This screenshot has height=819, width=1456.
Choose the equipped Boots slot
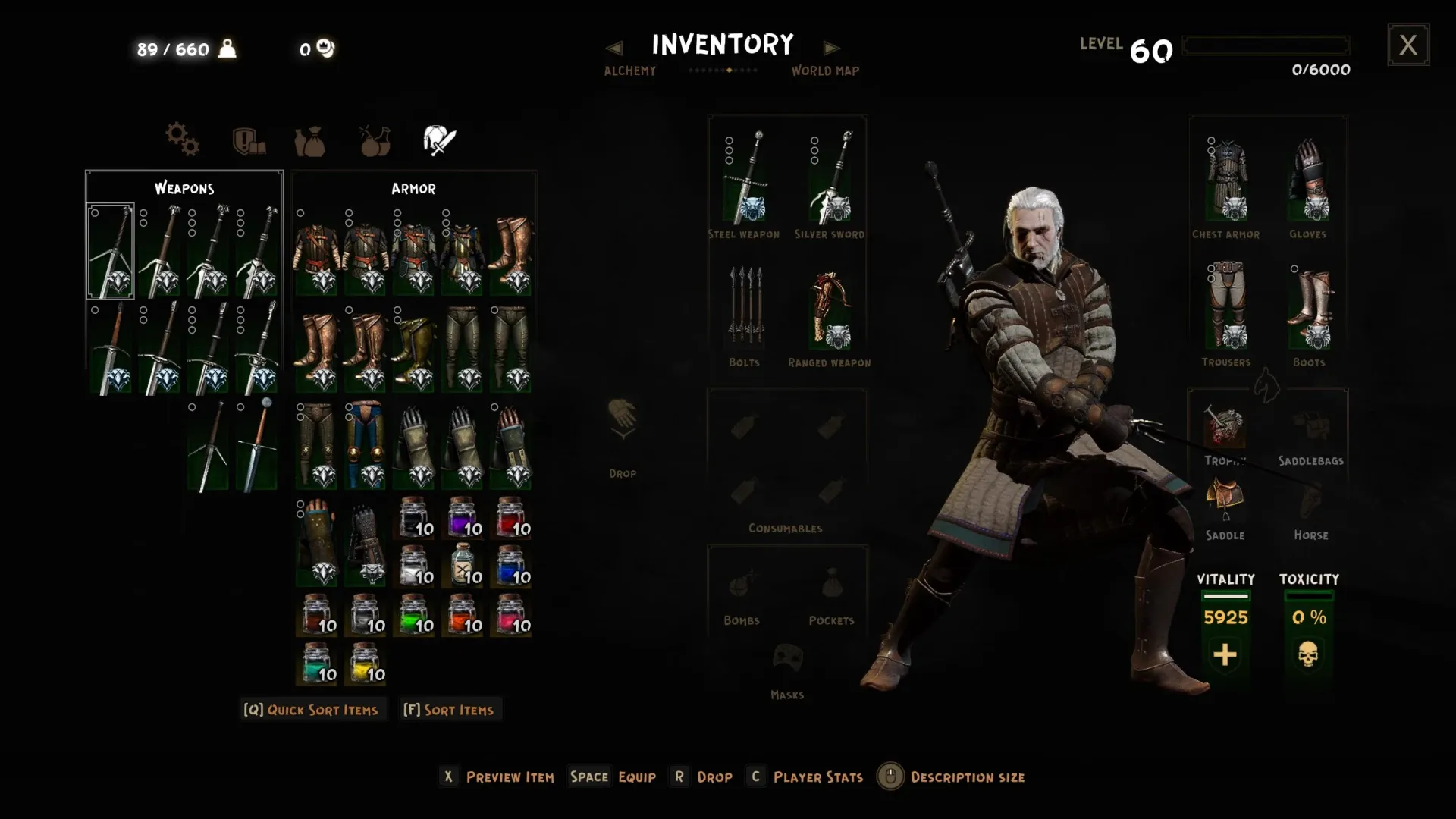(1310, 306)
